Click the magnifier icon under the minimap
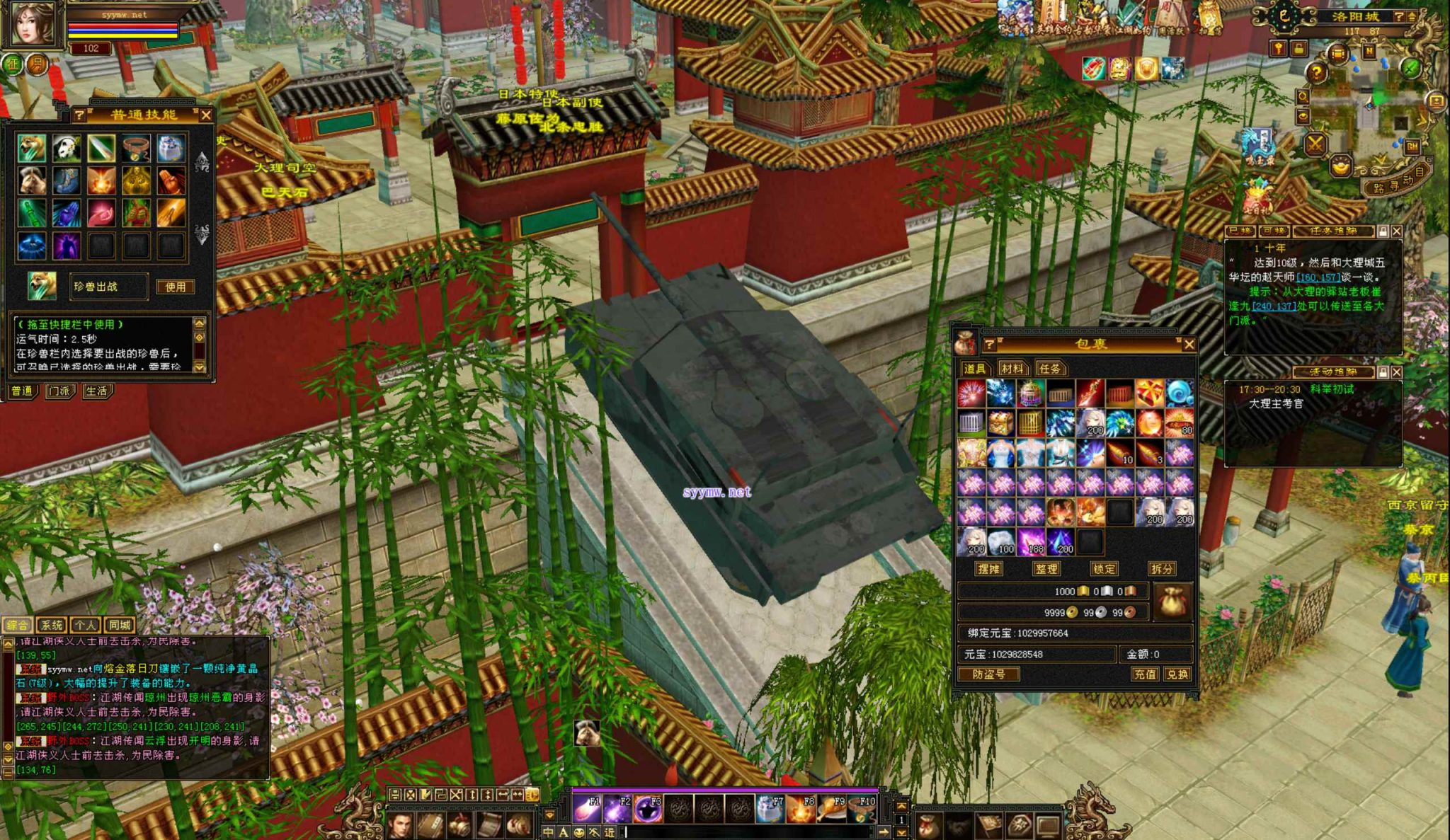This screenshot has height=840, width=1450. coord(1303,96)
